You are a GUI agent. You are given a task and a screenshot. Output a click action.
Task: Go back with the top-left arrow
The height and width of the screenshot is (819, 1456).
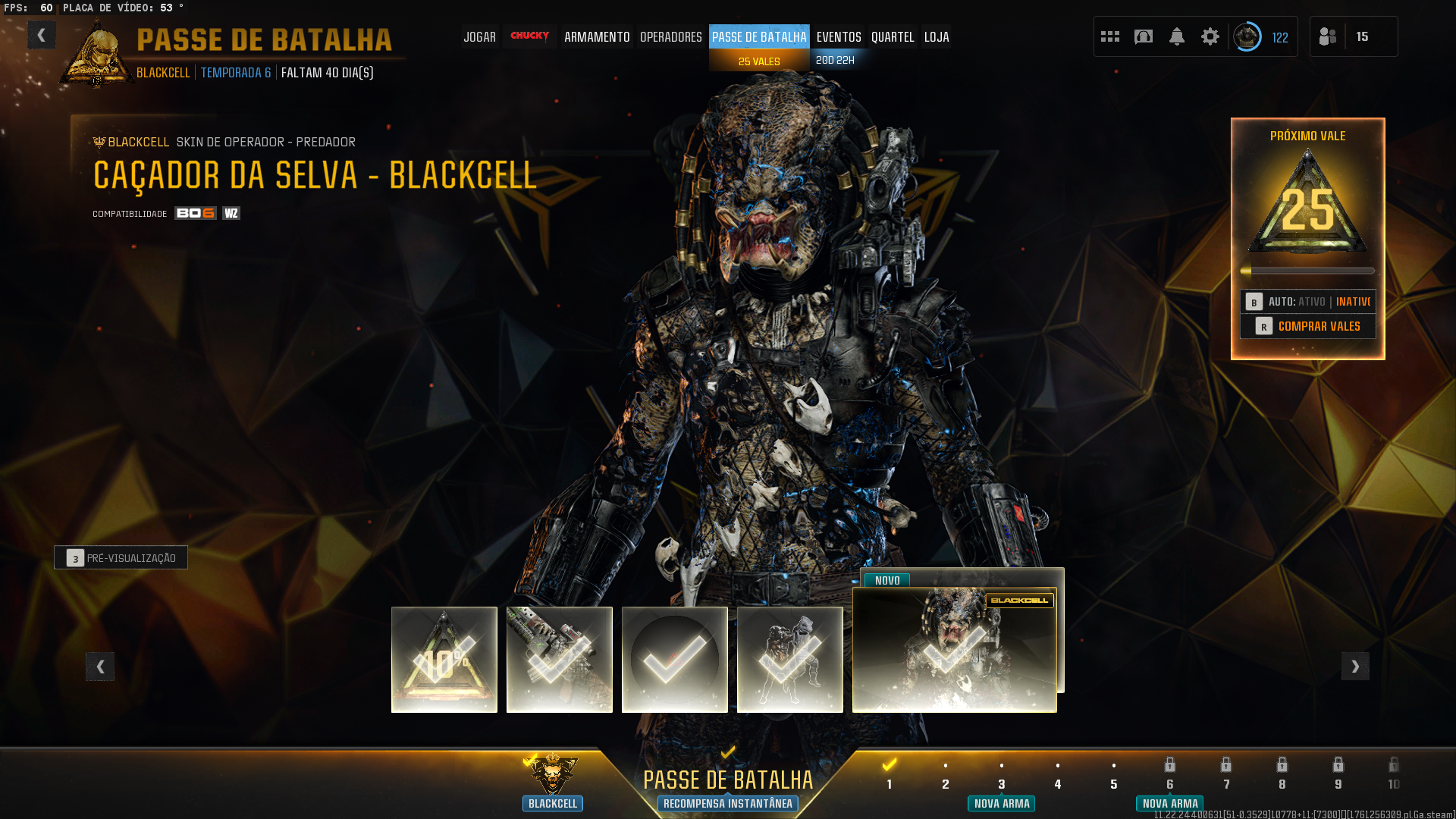(42, 35)
